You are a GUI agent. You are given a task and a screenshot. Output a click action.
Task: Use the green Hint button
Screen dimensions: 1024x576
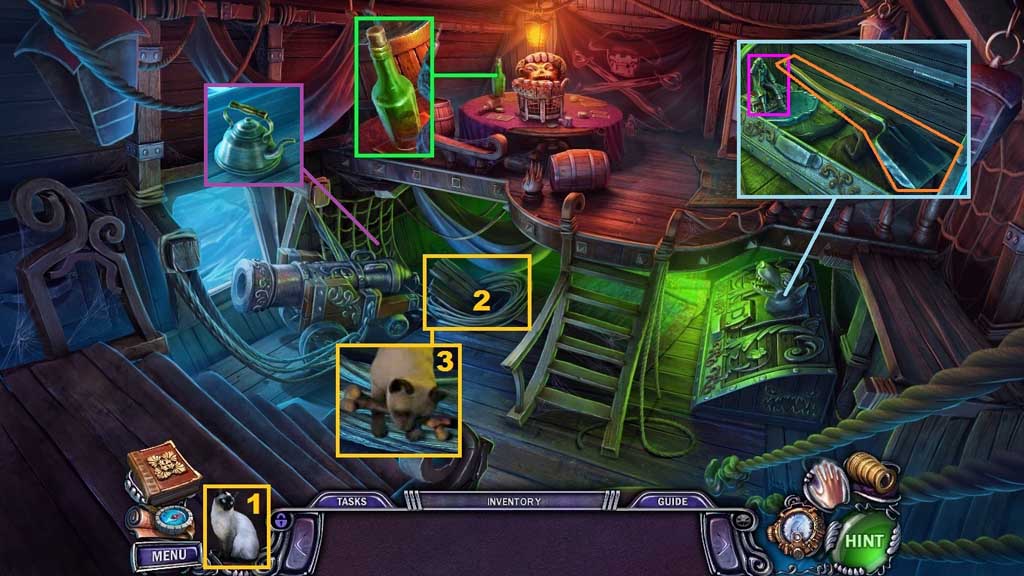tap(864, 541)
